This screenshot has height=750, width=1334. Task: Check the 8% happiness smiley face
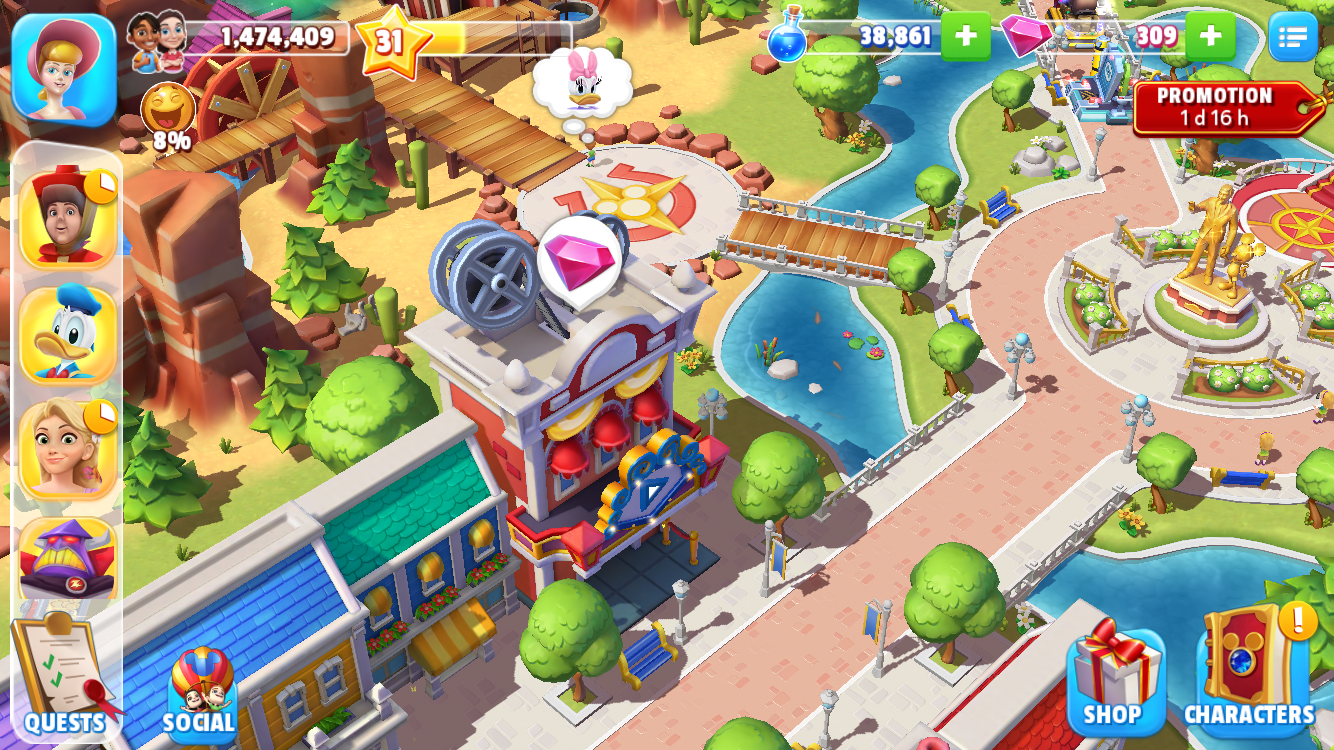pos(168,112)
